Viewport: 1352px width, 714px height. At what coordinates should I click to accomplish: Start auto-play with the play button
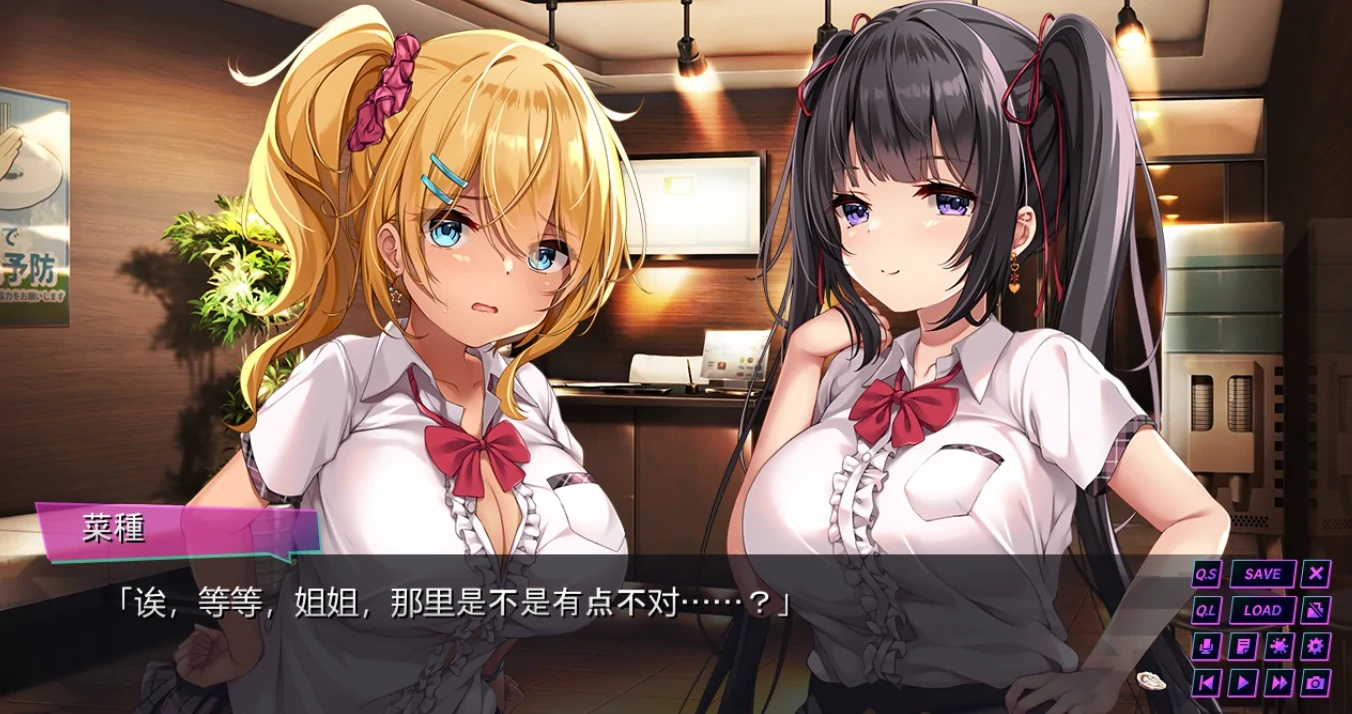[x=1243, y=682]
